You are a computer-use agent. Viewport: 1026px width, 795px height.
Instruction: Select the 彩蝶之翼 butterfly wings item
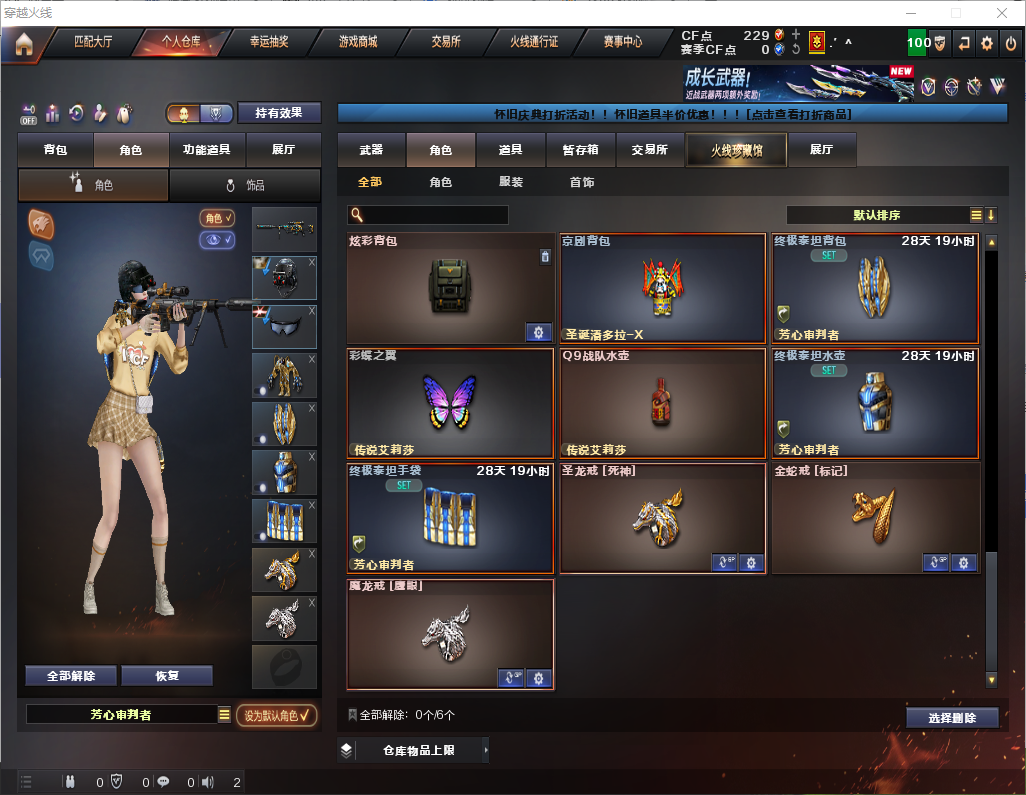pyautogui.click(x=450, y=402)
